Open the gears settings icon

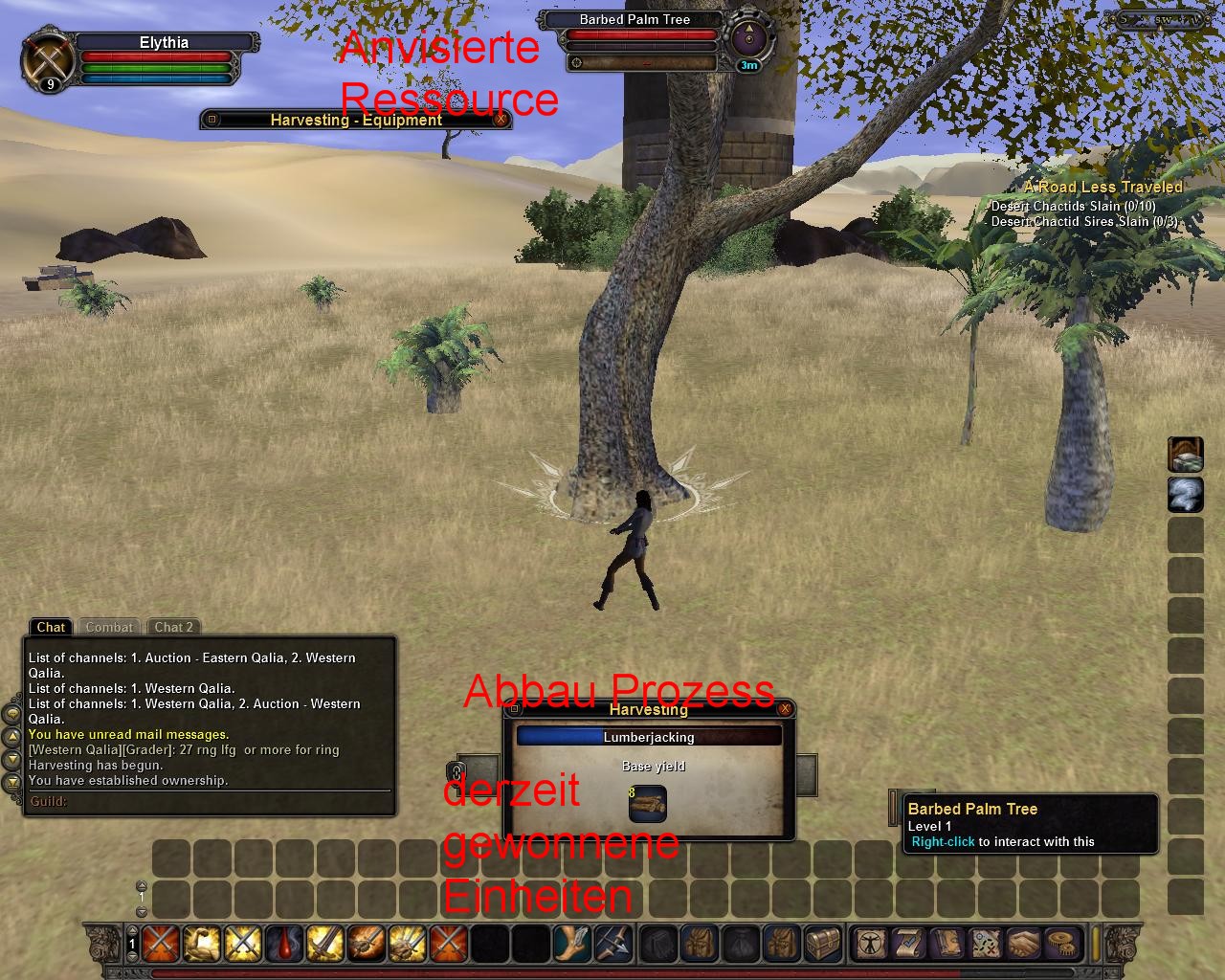(x=1063, y=944)
